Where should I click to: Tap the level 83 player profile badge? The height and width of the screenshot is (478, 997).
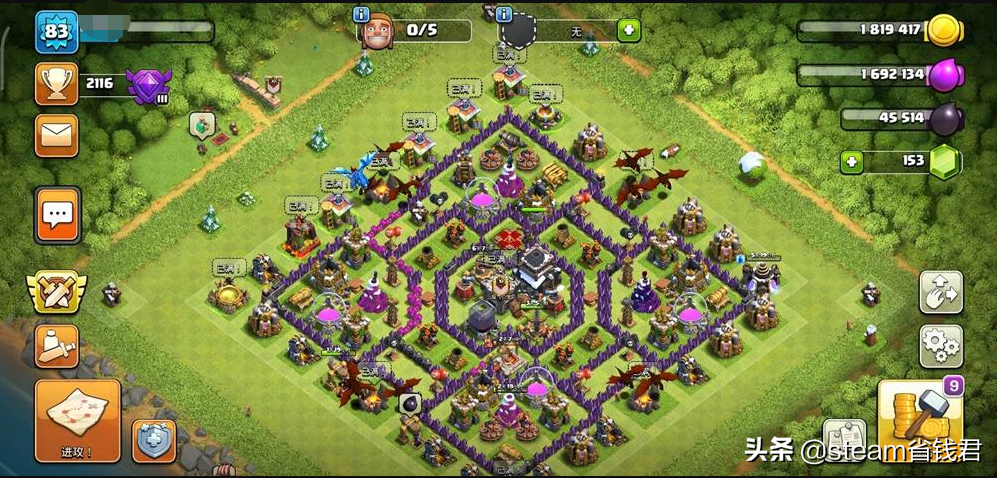click(x=56, y=32)
